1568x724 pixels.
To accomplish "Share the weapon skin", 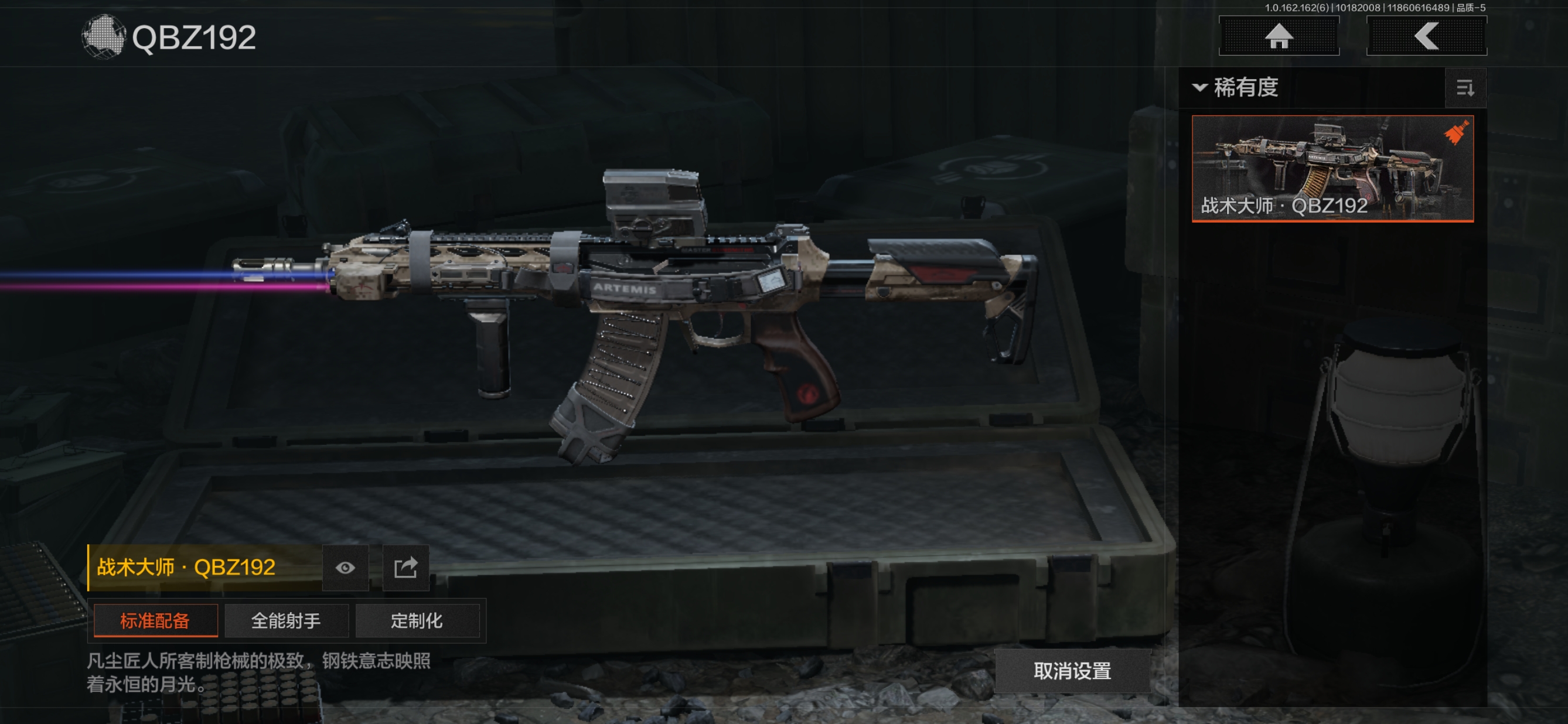I will pyautogui.click(x=405, y=568).
